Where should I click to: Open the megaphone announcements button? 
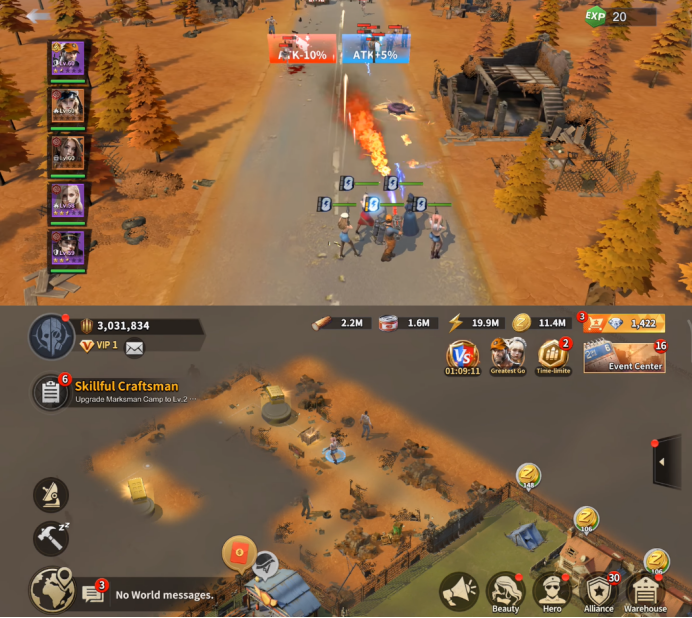tap(459, 591)
